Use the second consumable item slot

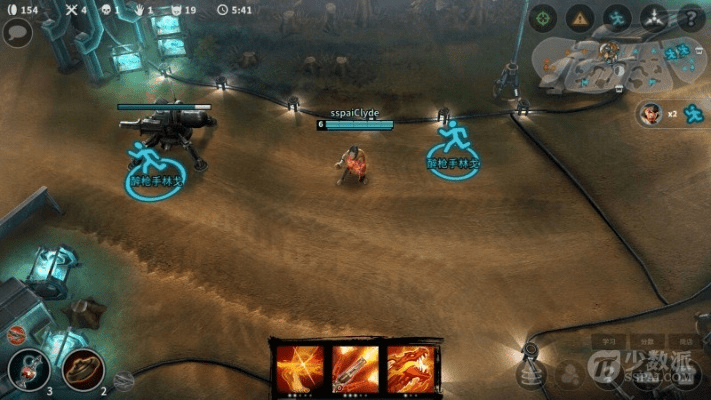click(x=83, y=370)
